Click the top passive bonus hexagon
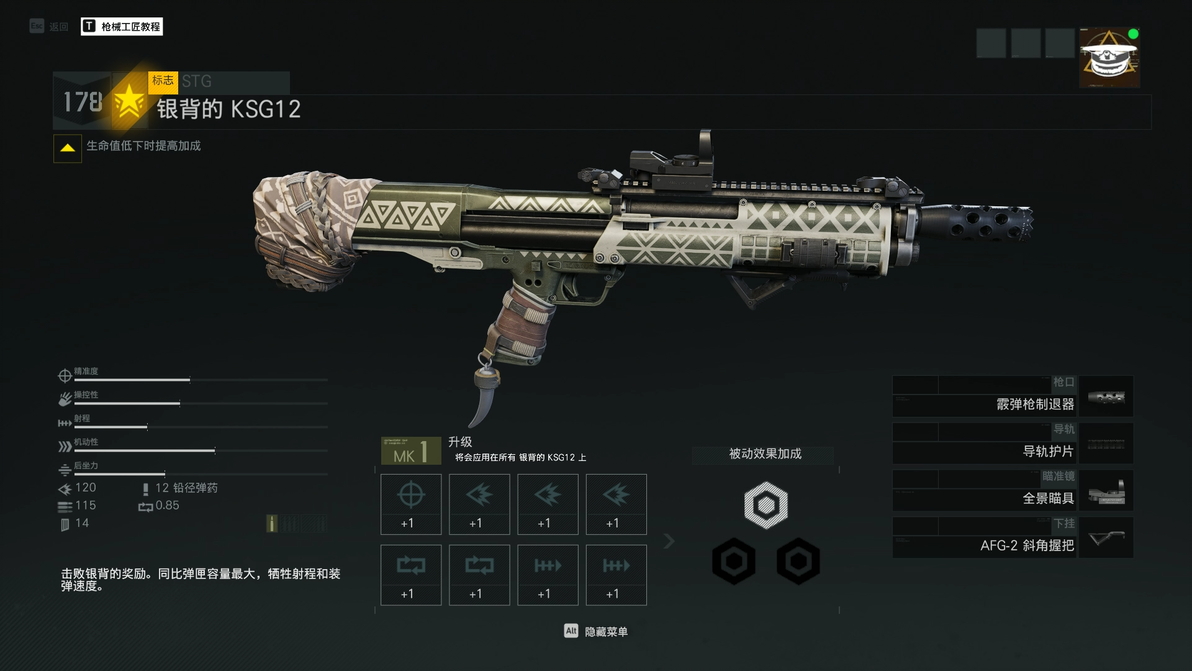 [766, 507]
